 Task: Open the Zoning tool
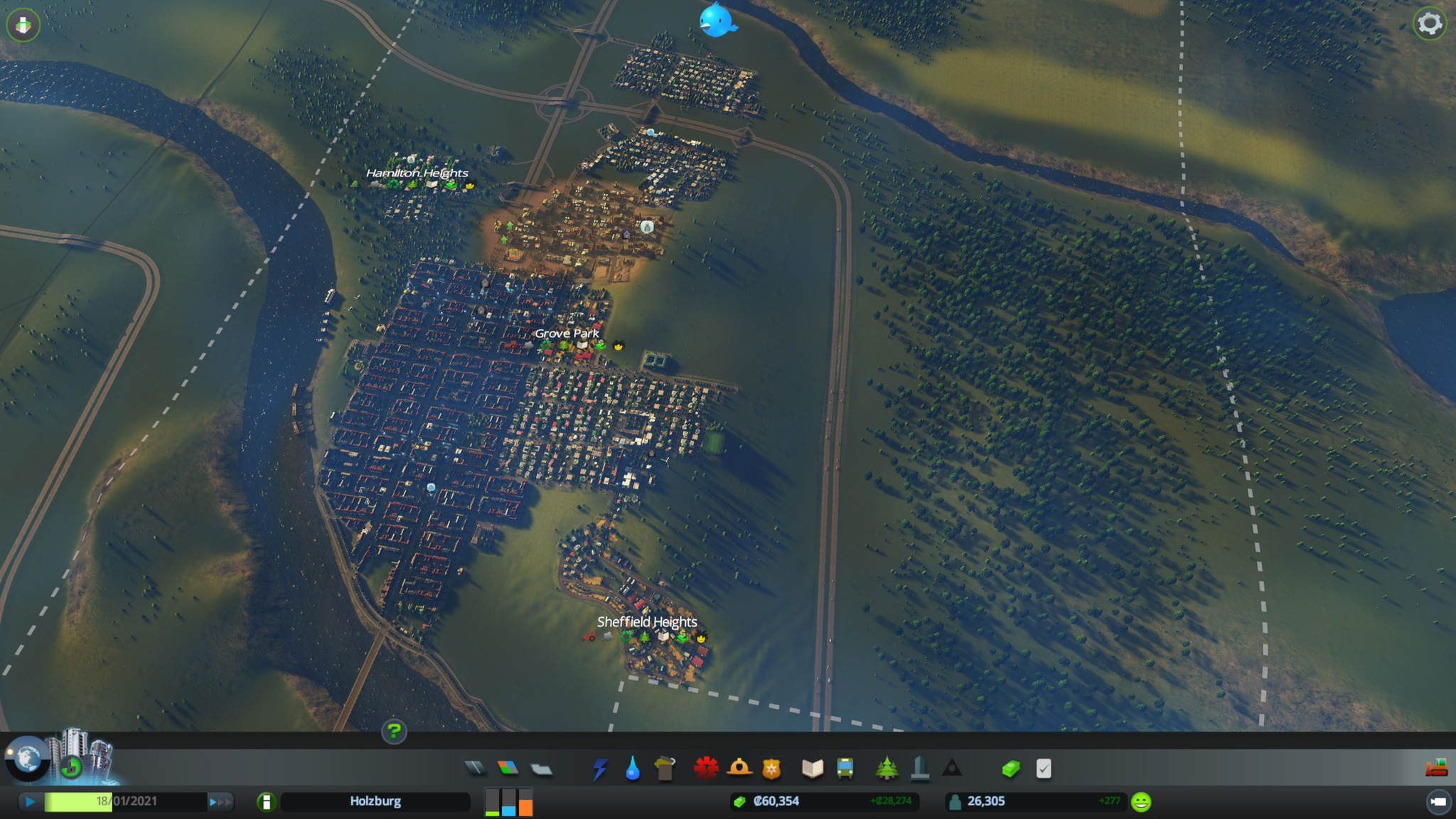coord(508,768)
